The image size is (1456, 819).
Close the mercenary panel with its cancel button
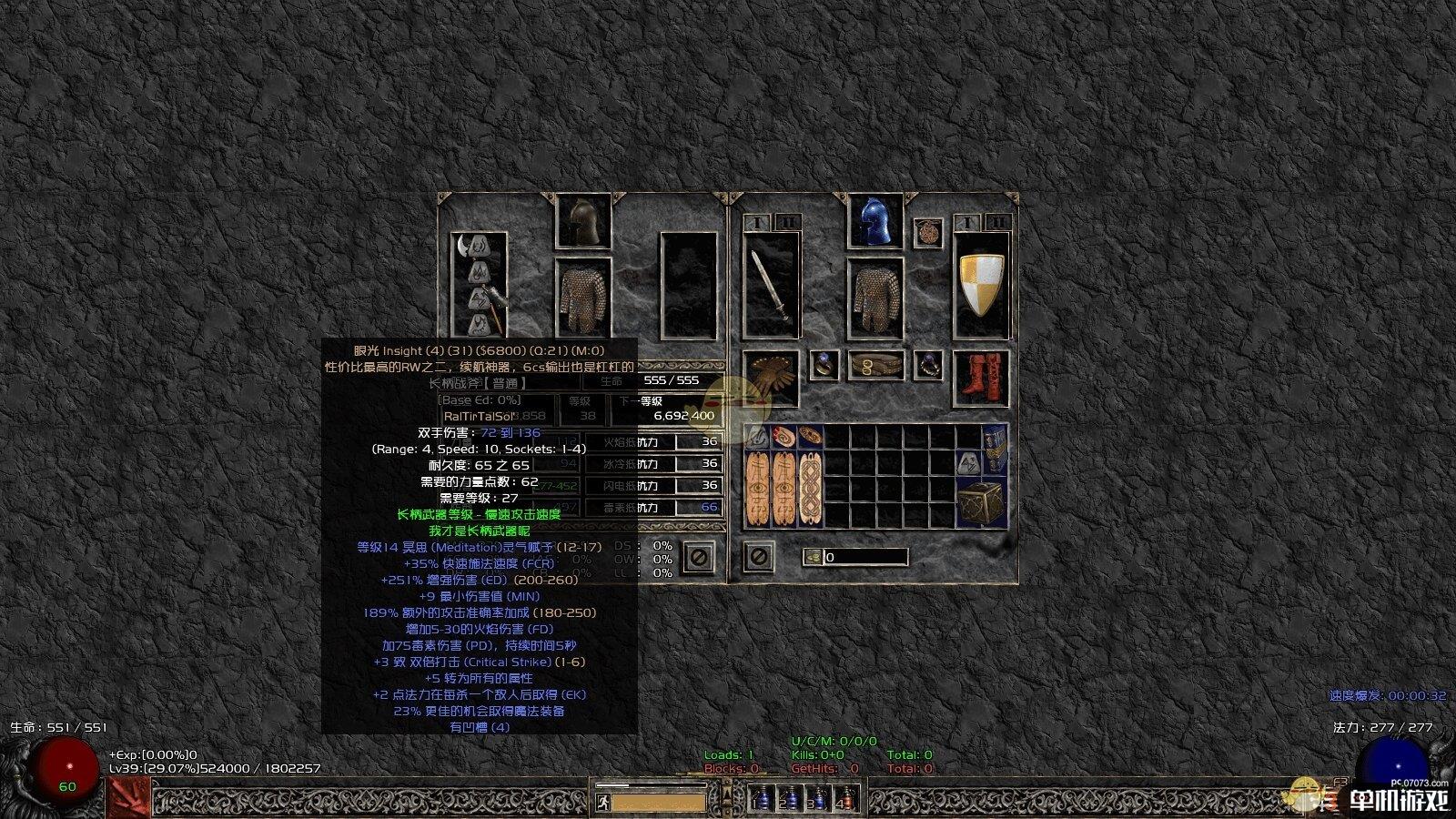699,556
